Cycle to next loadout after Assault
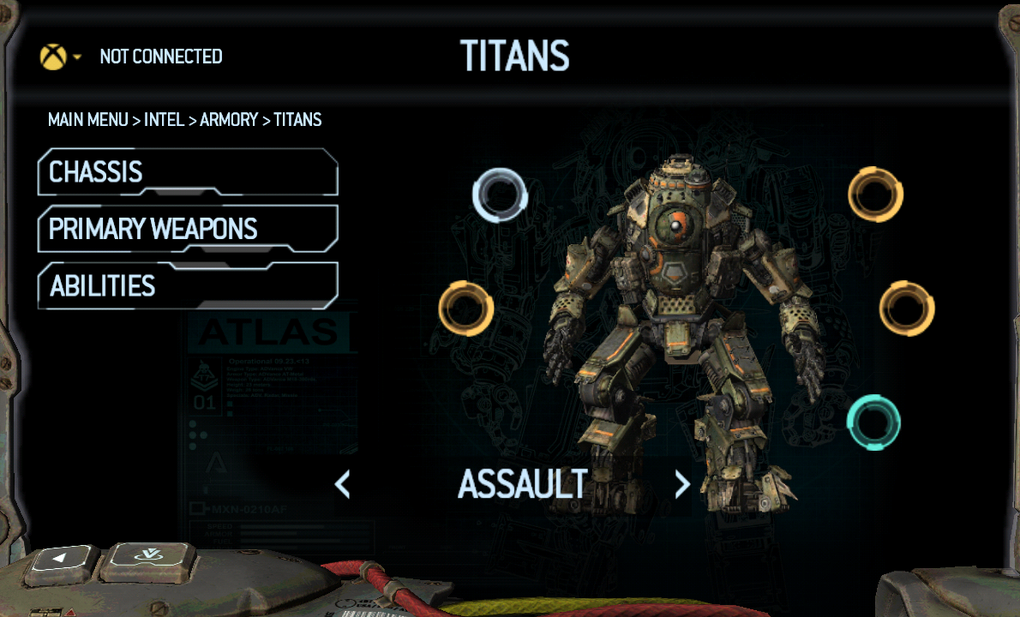 click(x=682, y=485)
